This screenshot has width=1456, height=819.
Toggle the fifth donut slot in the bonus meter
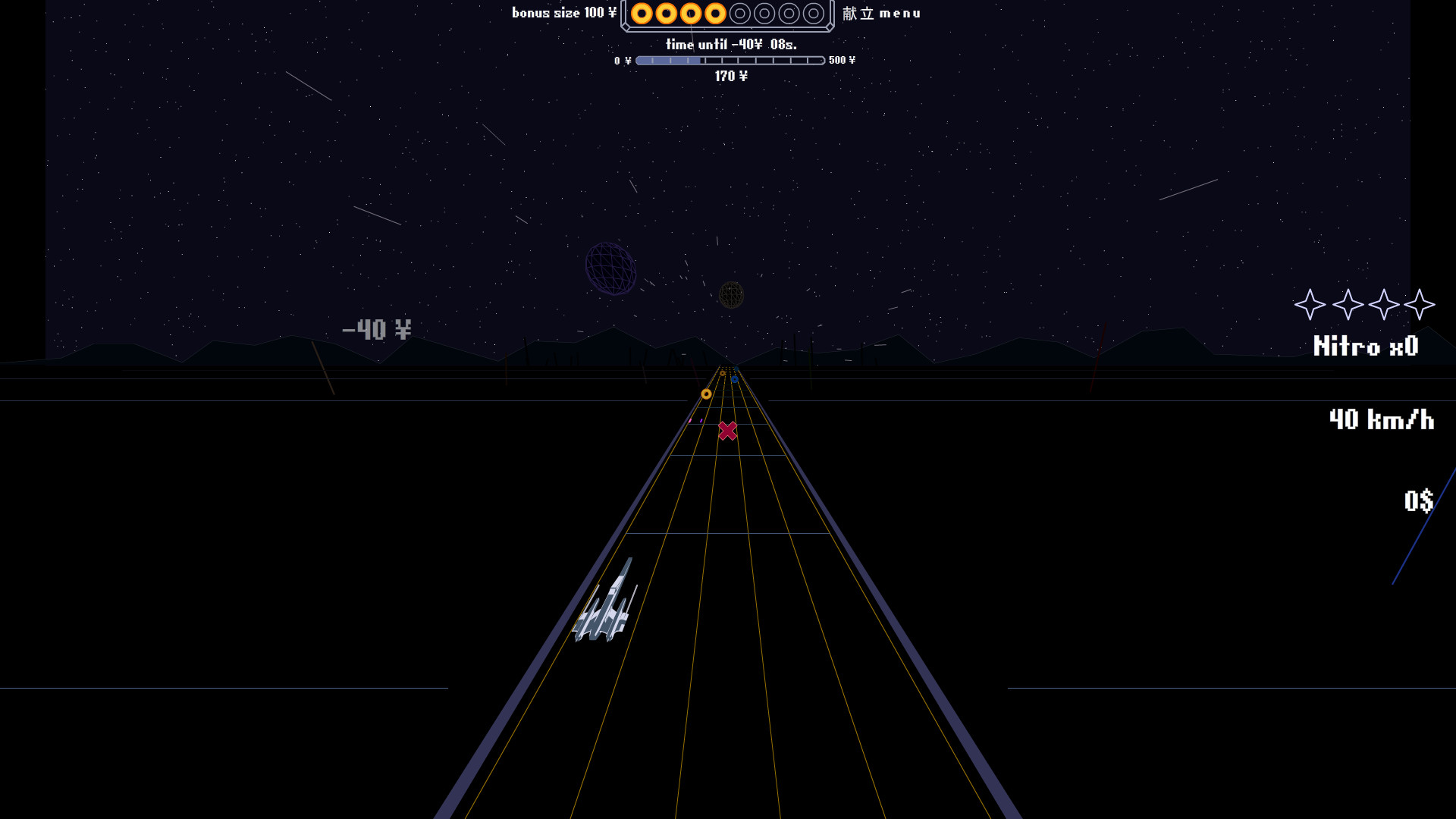(x=741, y=14)
